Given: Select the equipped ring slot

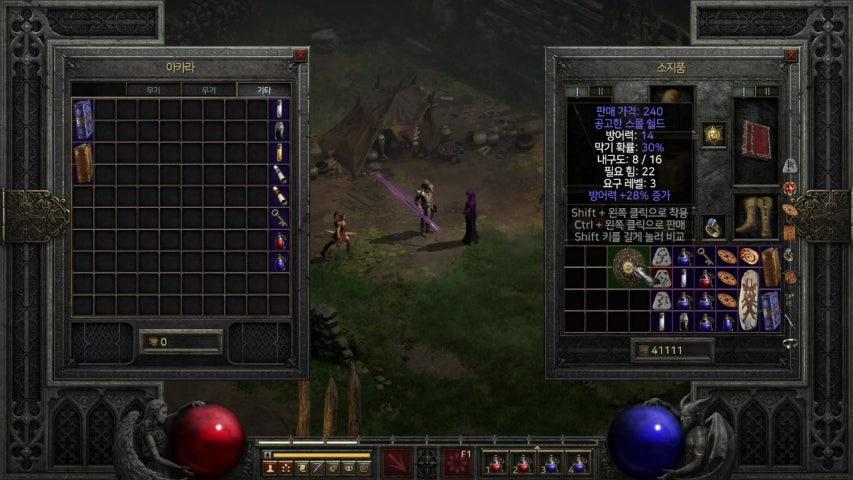Looking at the screenshot, I should [x=713, y=228].
